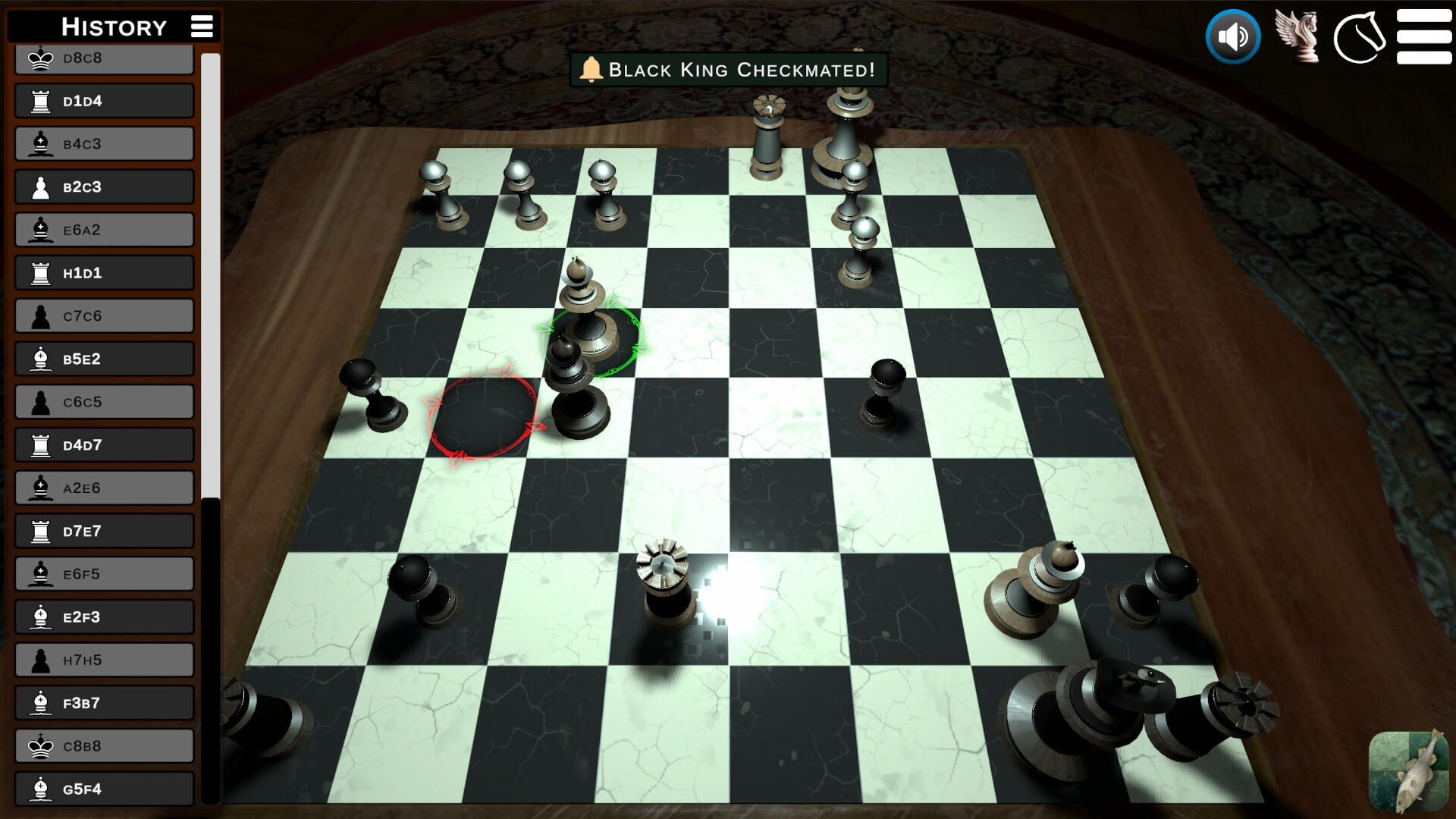Click the bell on the checkmate banner
The height and width of the screenshot is (819, 1456).
[x=593, y=69]
